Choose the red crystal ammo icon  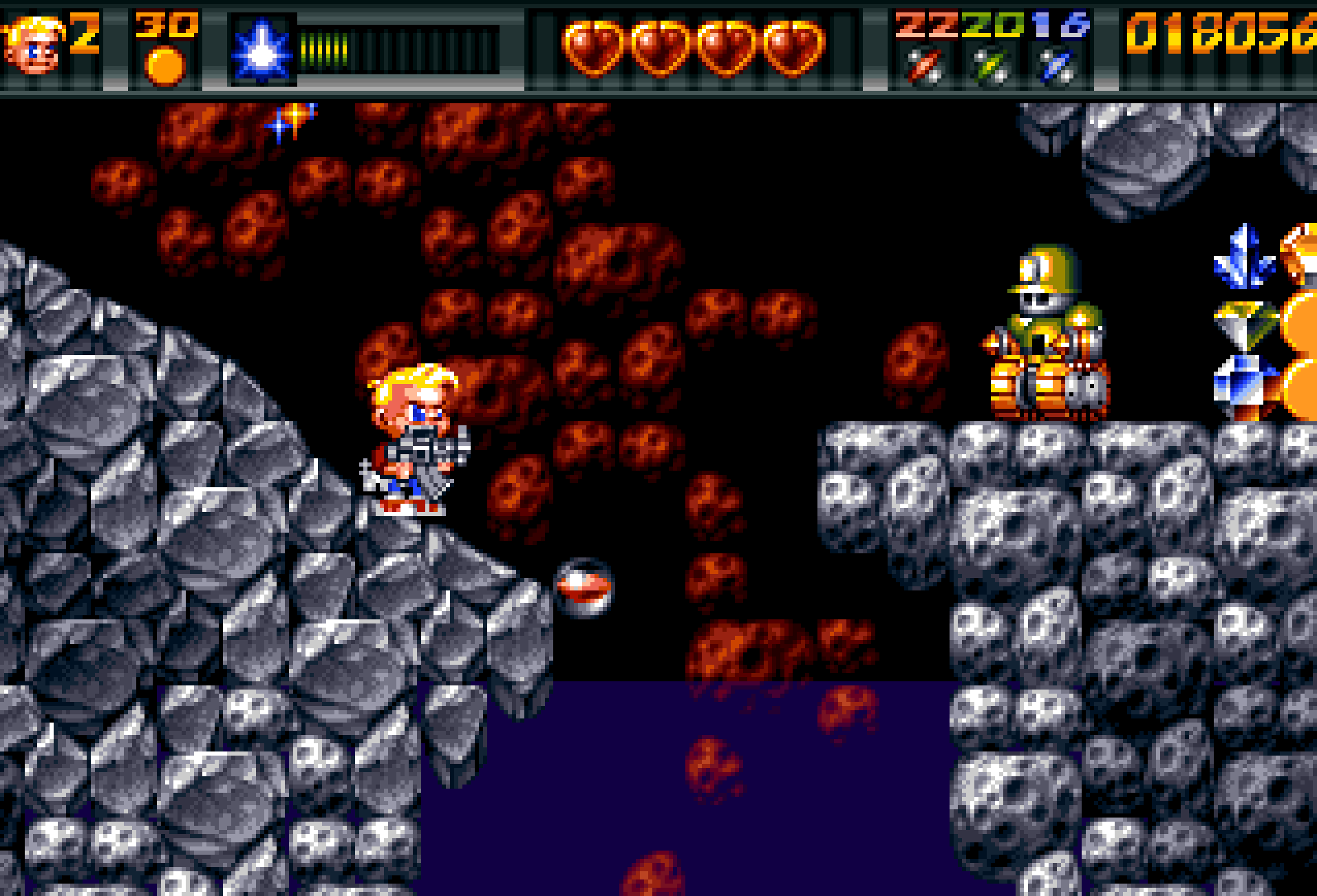pos(924,67)
